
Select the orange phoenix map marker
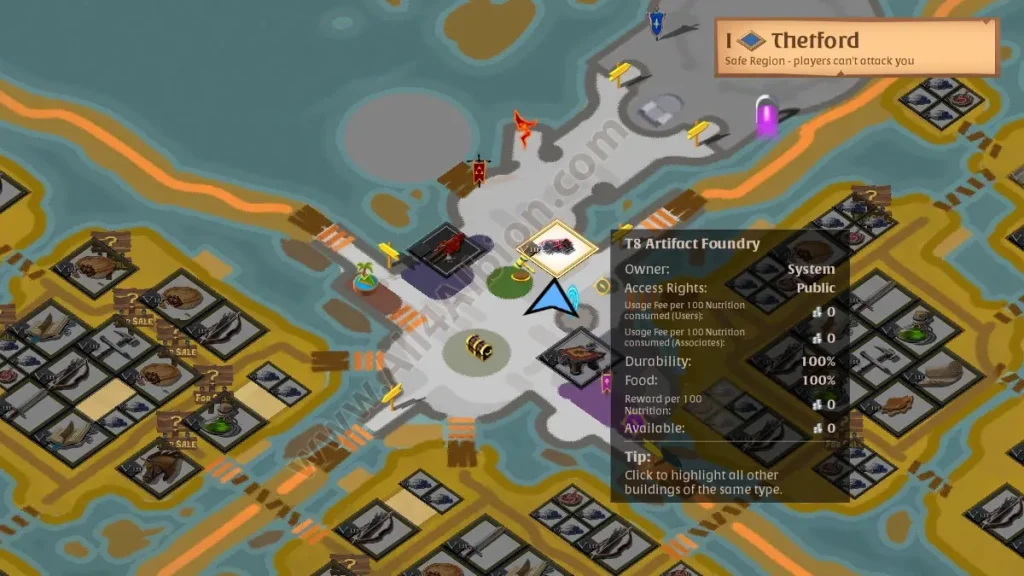click(x=524, y=126)
